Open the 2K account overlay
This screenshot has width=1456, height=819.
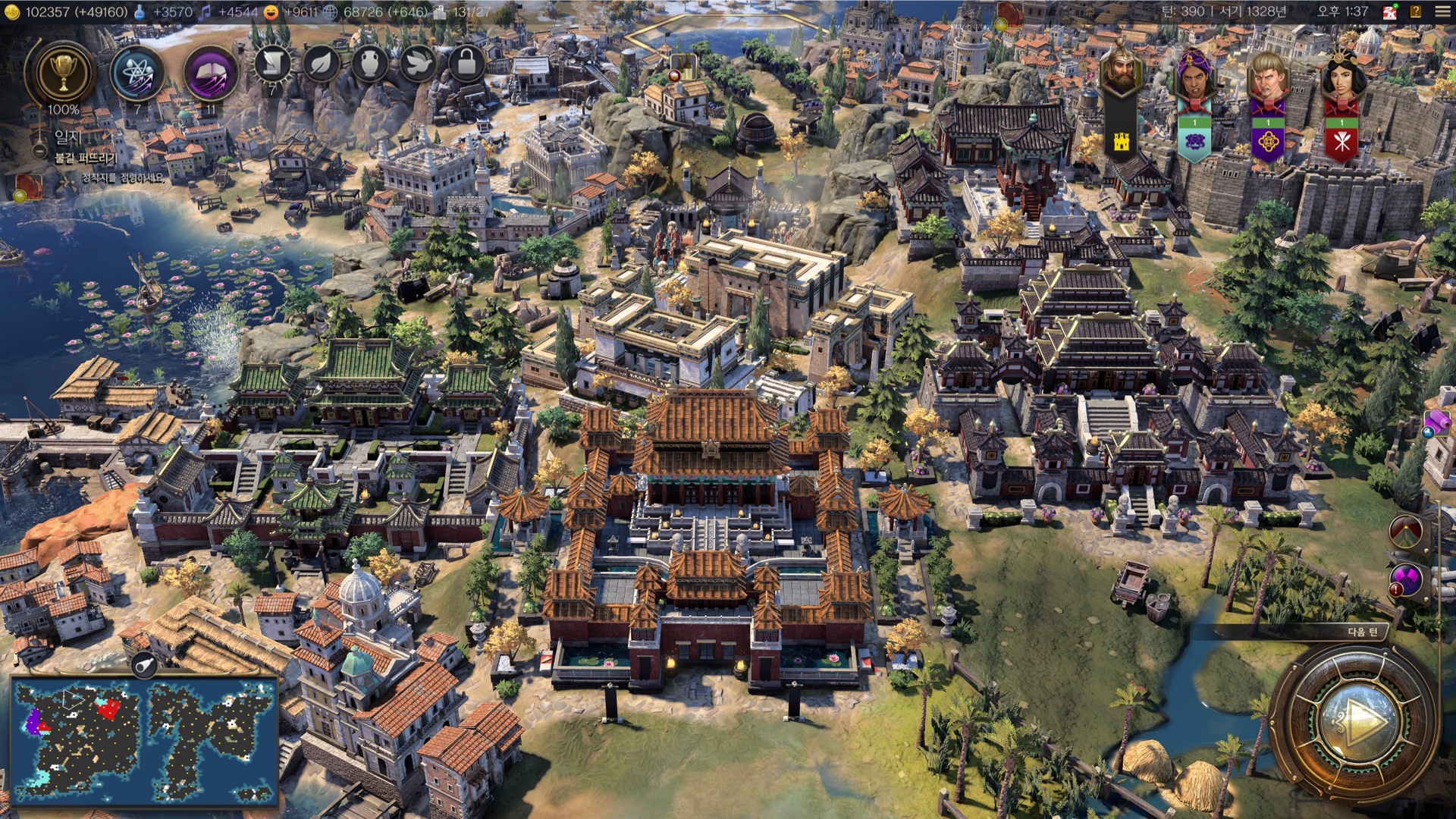tap(1389, 12)
